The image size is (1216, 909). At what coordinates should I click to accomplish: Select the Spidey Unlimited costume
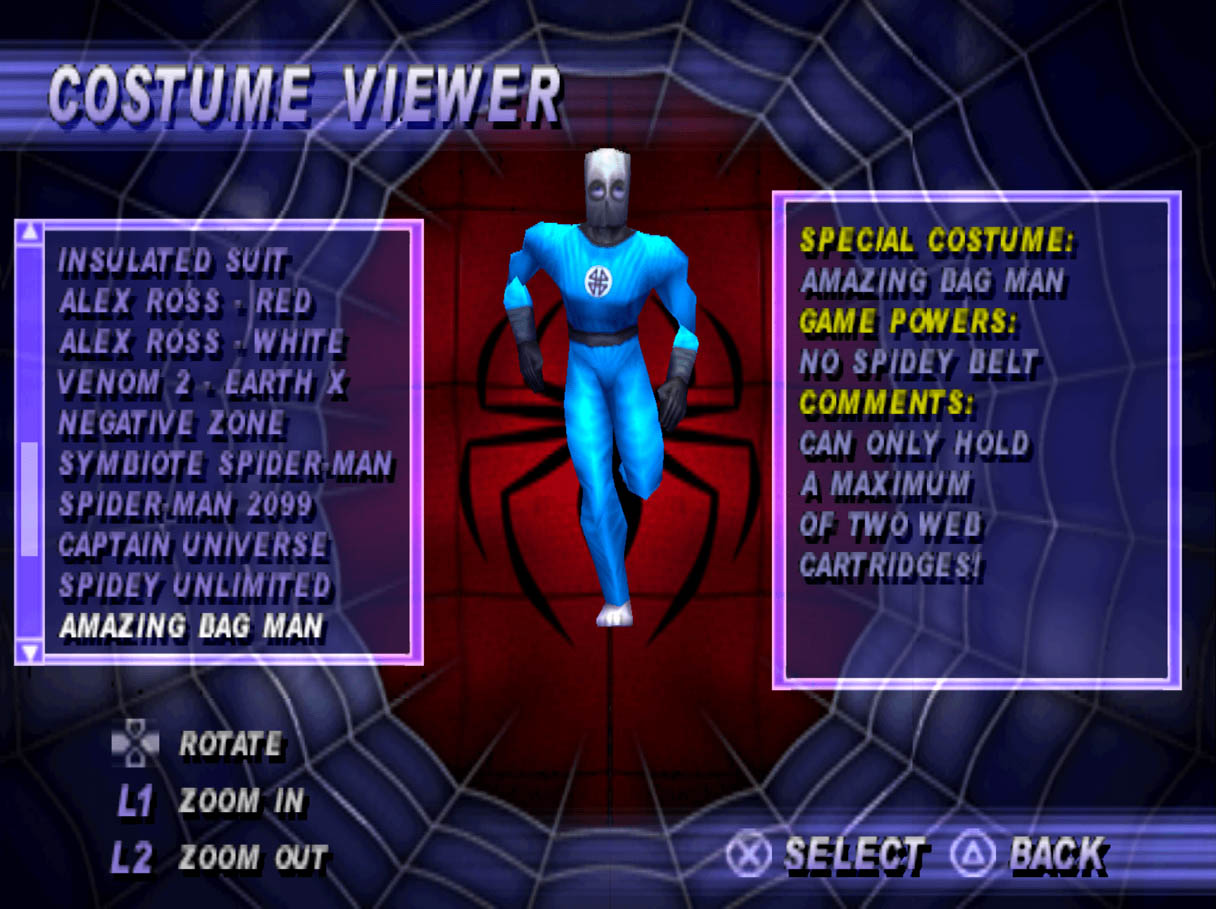[x=194, y=586]
